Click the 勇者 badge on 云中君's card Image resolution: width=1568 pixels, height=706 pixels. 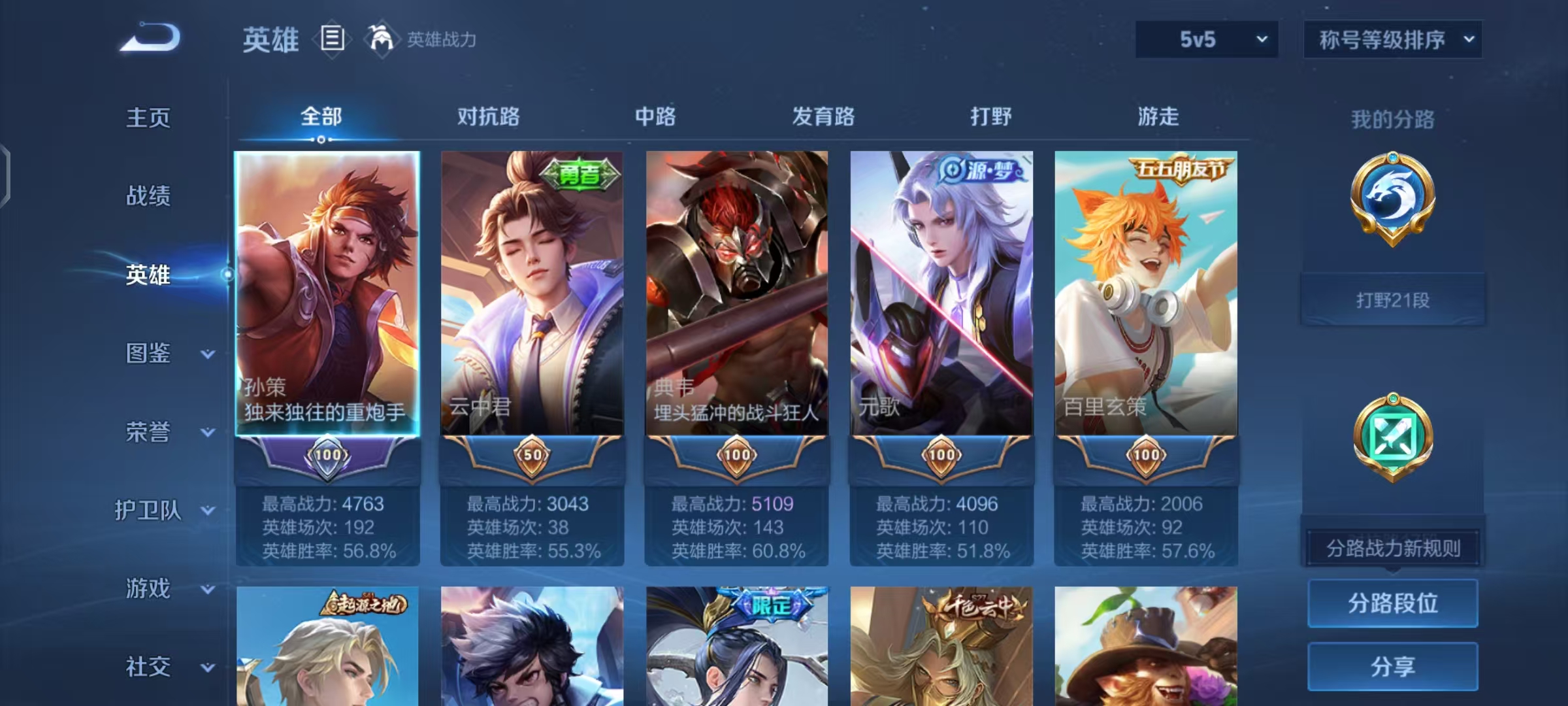click(x=580, y=174)
